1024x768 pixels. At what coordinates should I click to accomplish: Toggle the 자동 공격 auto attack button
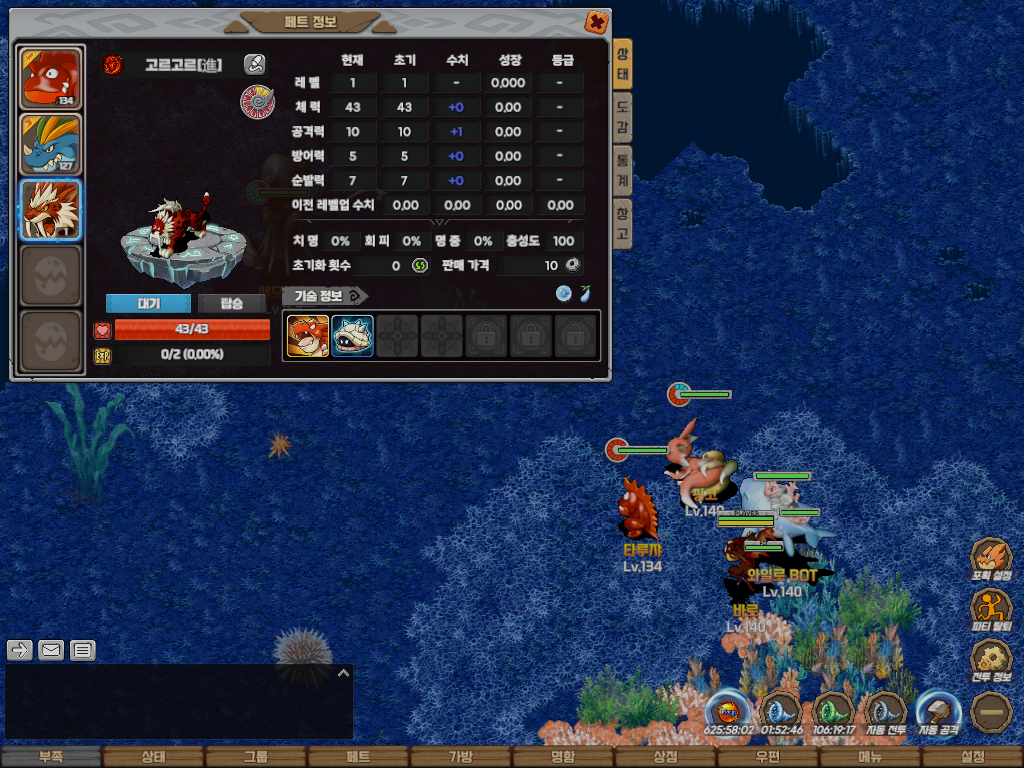point(939,713)
